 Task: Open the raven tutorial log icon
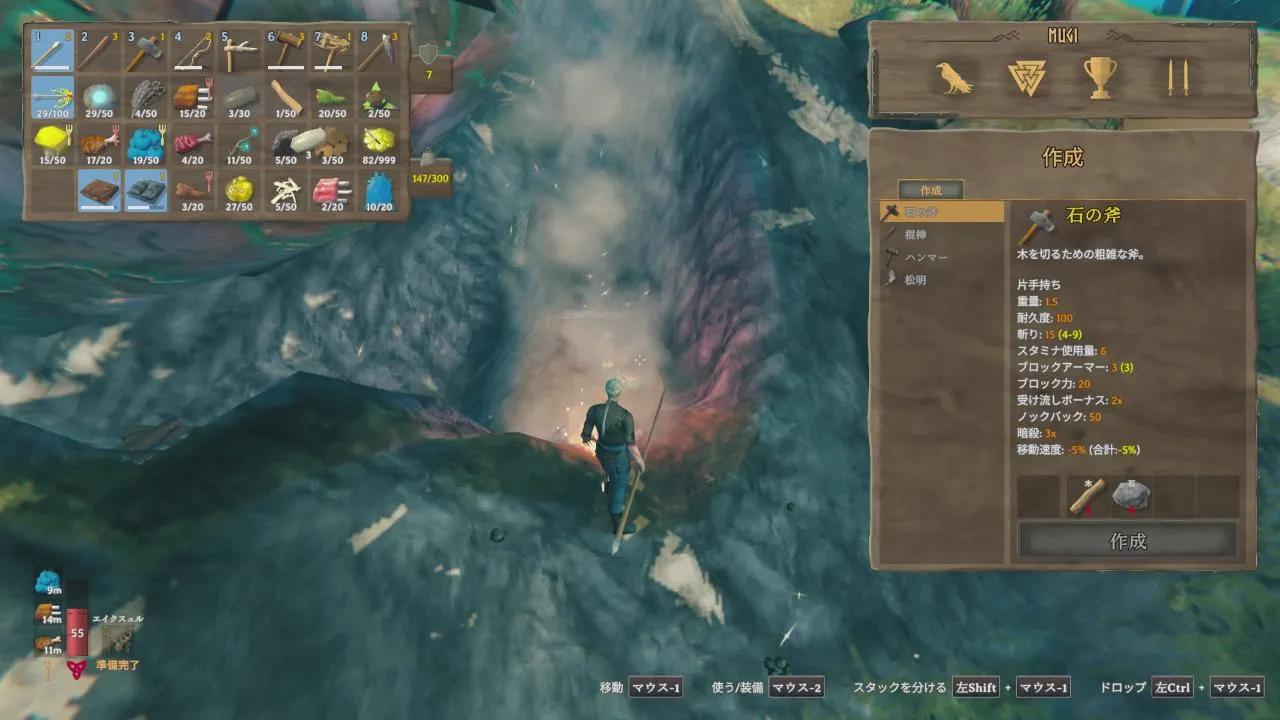coord(954,78)
